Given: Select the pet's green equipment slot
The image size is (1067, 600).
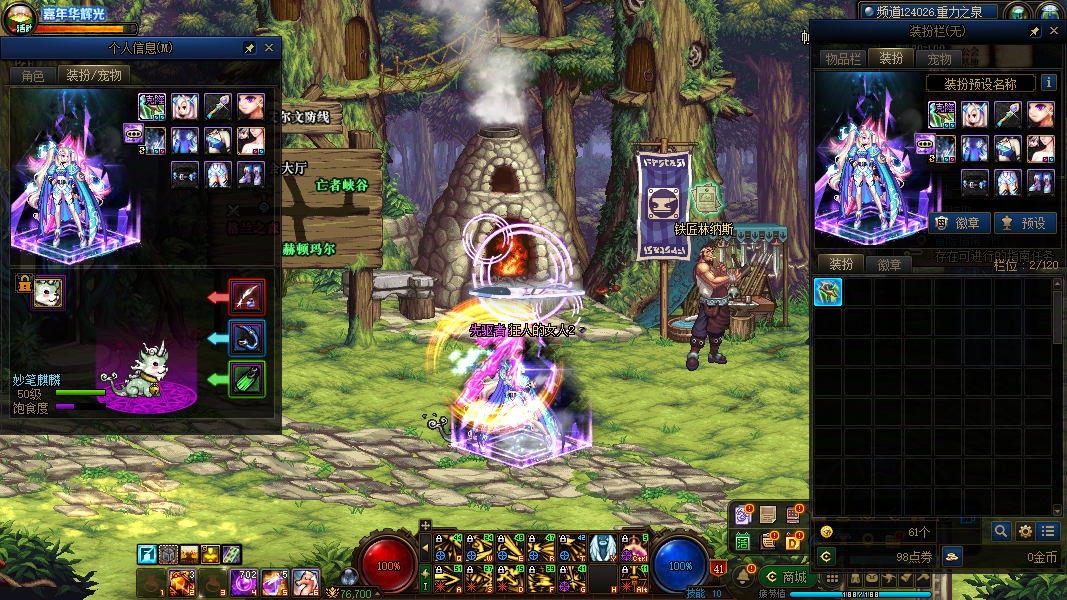Looking at the screenshot, I should click(x=247, y=379).
